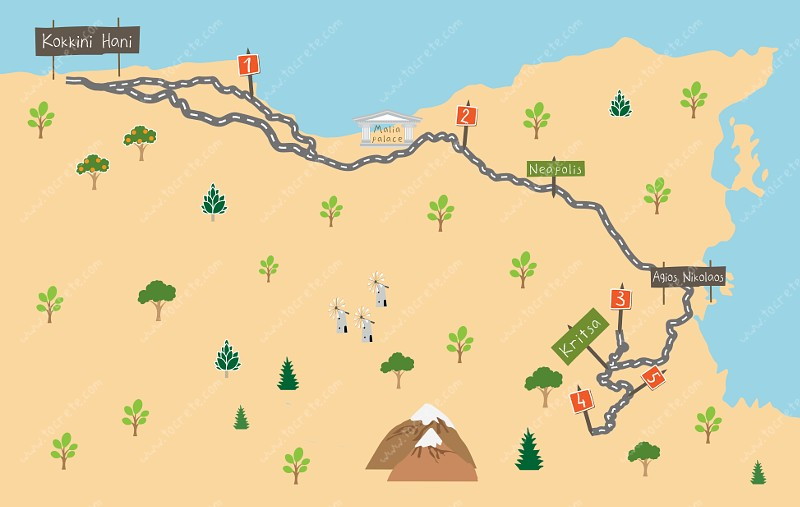The width and height of the screenshot is (800, 507).
Task: Select the number 1 map marker
Action: (x=249, y=65)
